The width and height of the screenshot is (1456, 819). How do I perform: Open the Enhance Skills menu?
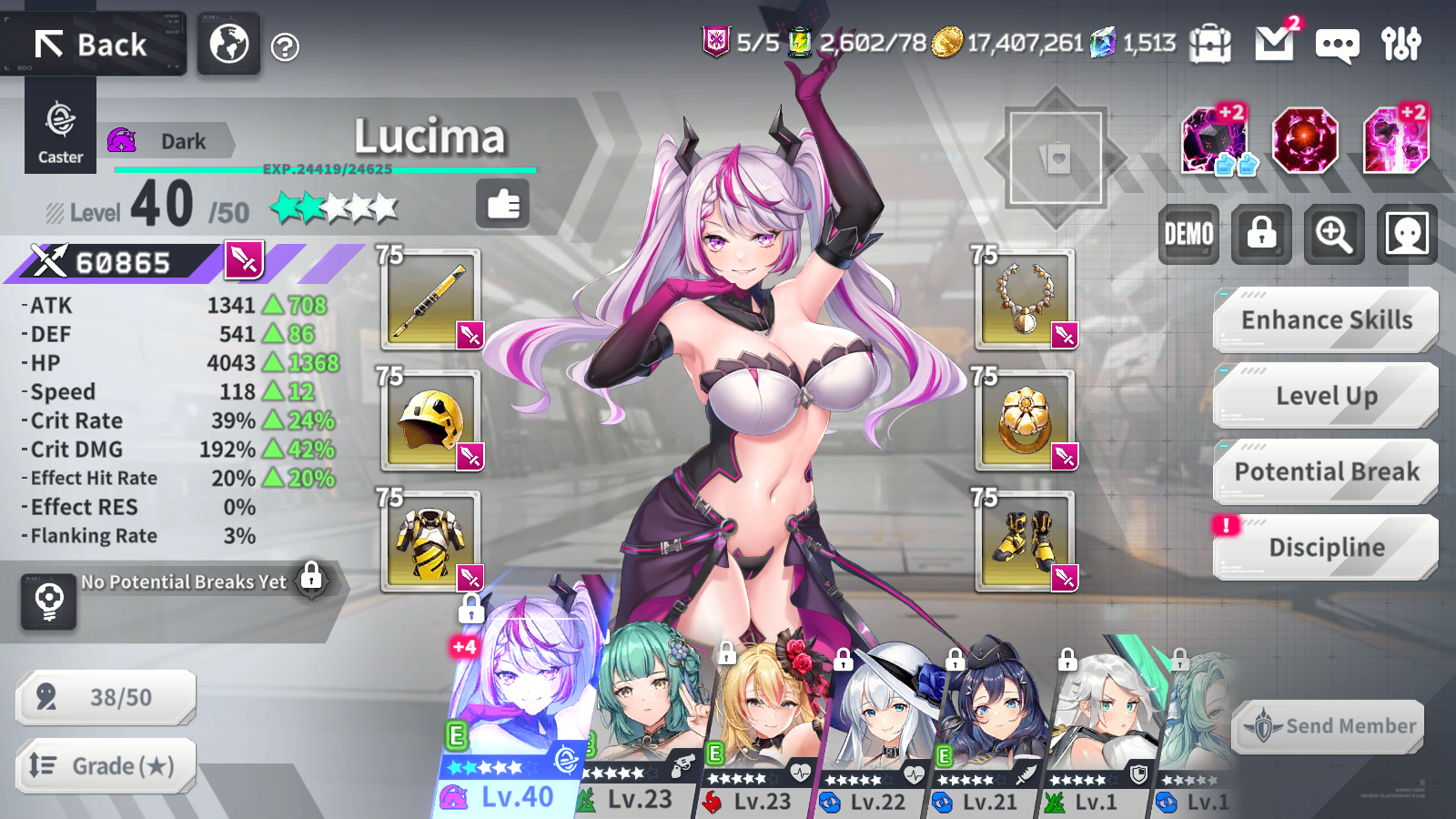coord(1326,320)
